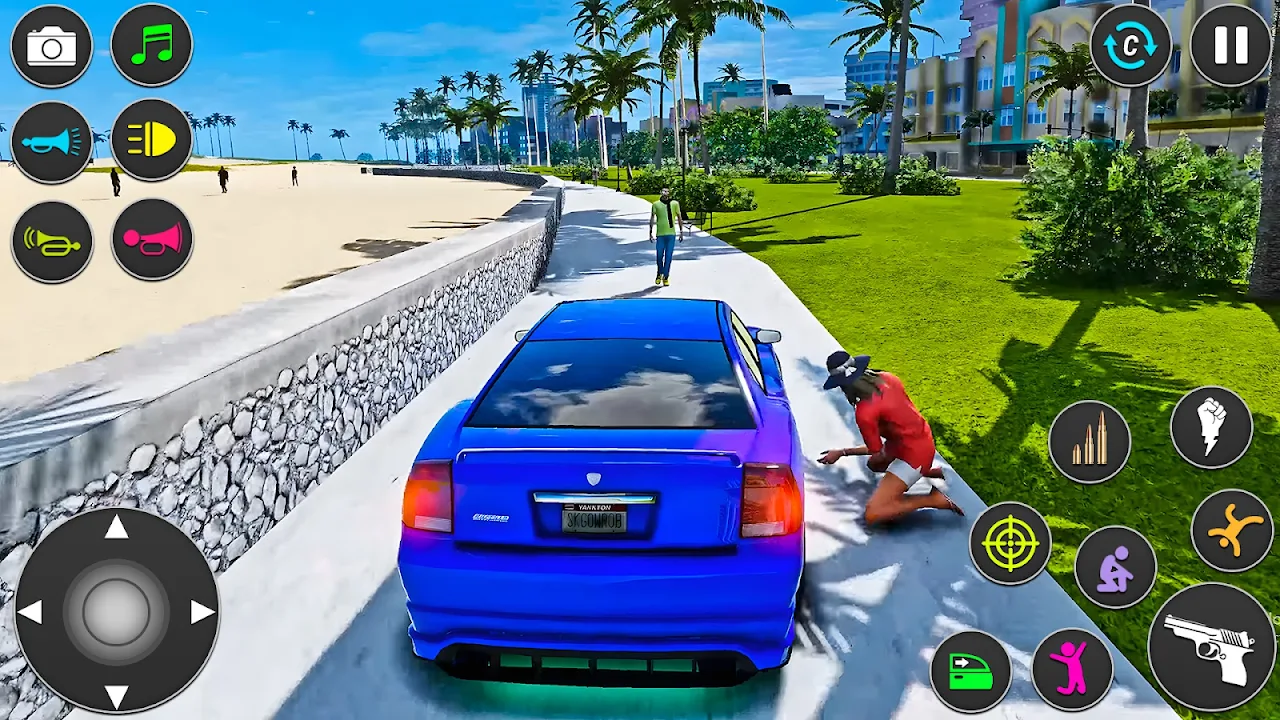Activate the purple crouch figure button
The image size is (1280, 720).
tap(1115, 567)
